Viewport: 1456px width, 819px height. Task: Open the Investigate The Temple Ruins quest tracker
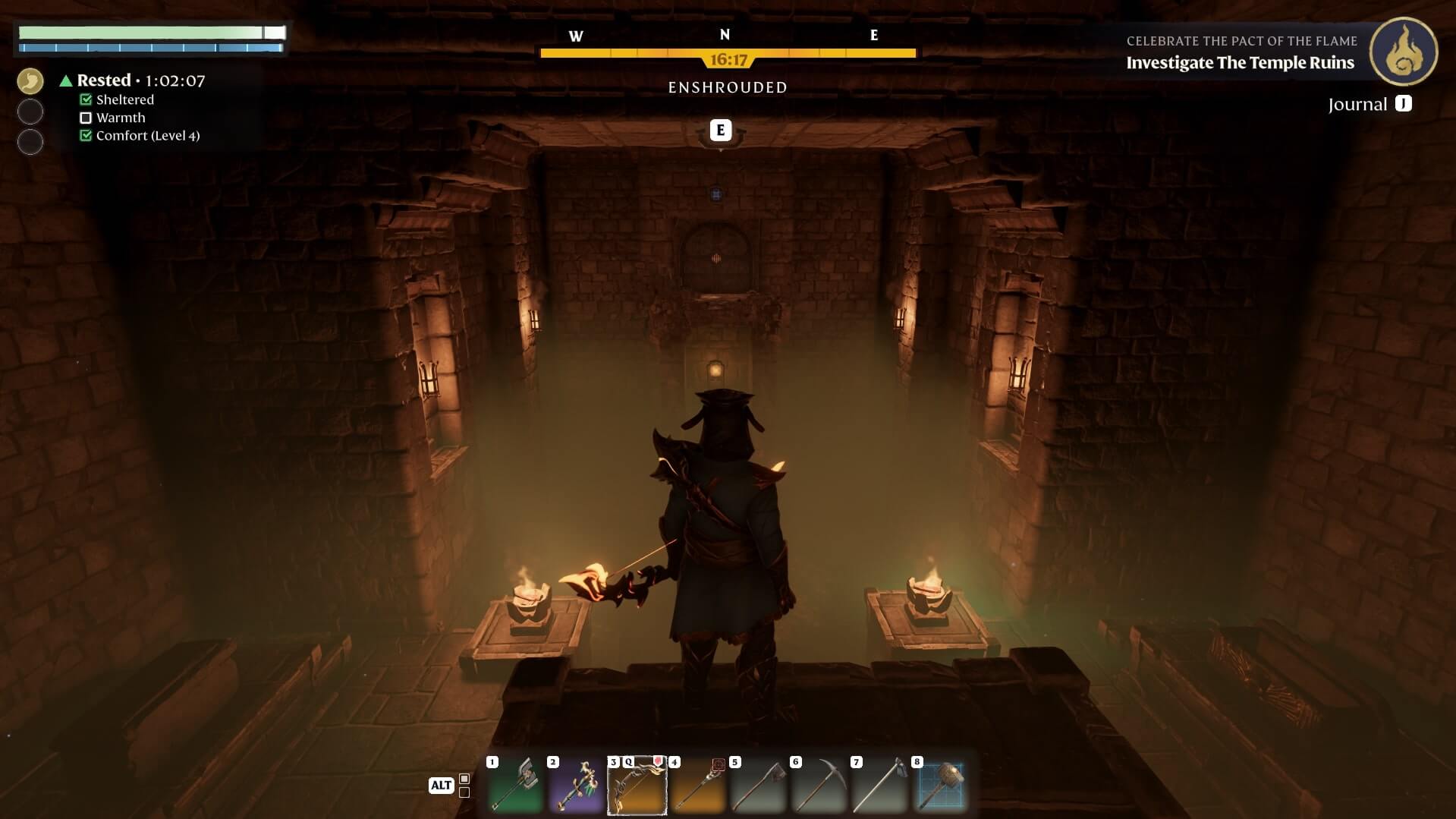pyautogui.click(x=1240, y=62)
